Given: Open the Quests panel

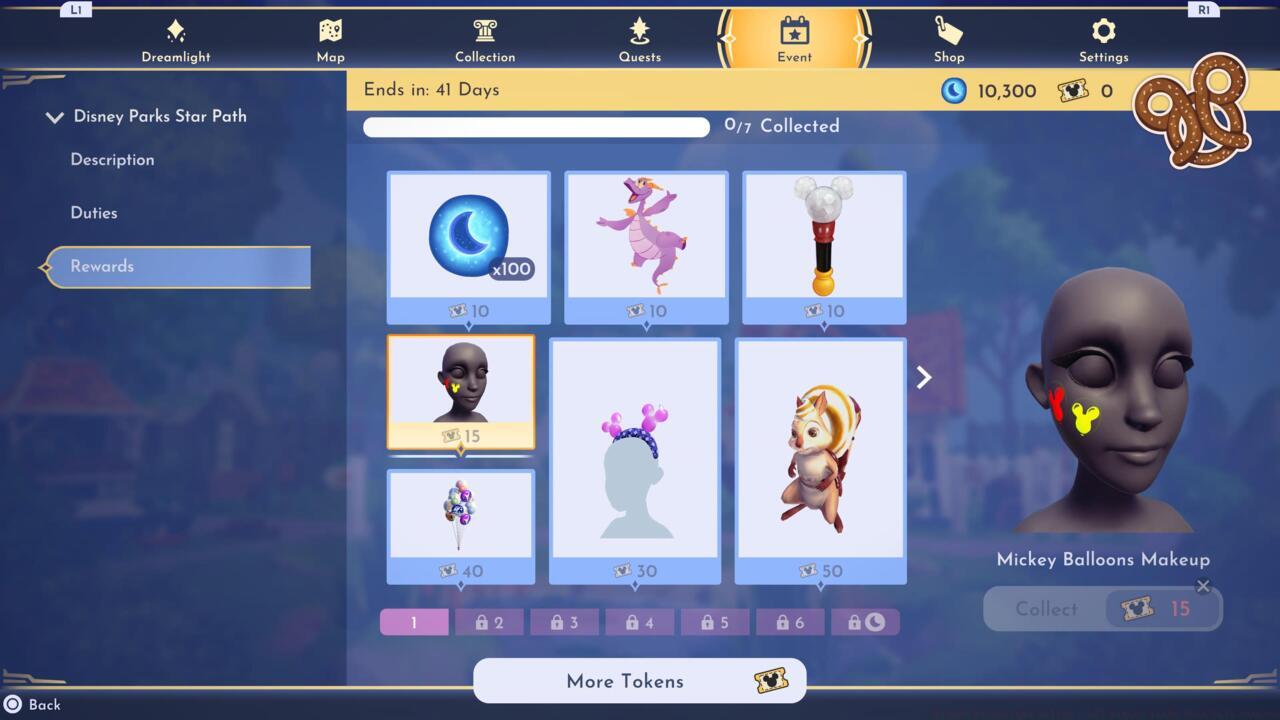Looking at the screenshot, I should 640,38.
